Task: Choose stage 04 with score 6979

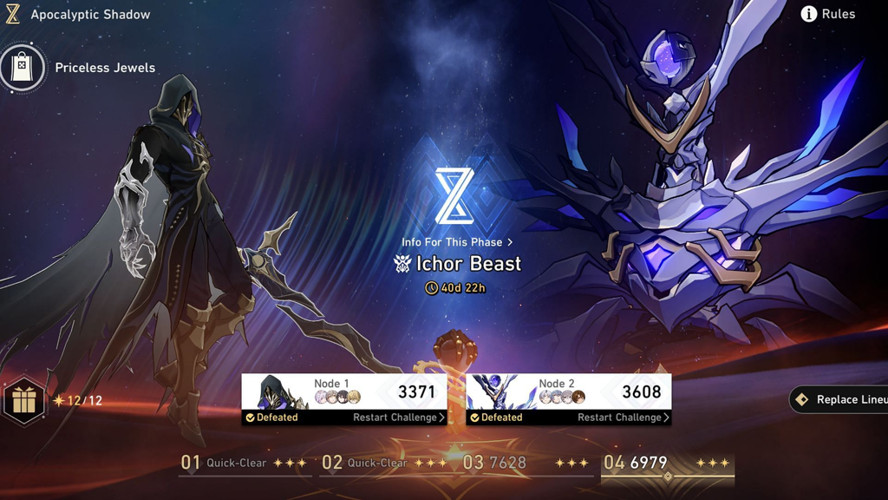Action: pos(667,463)
